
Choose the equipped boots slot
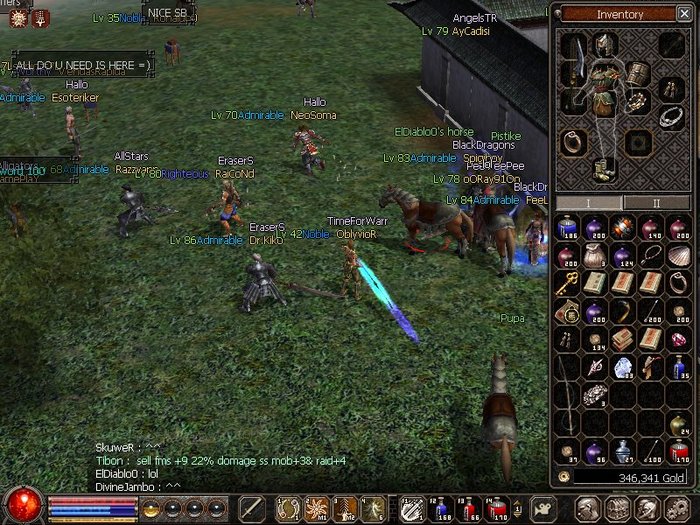[605, 170]
